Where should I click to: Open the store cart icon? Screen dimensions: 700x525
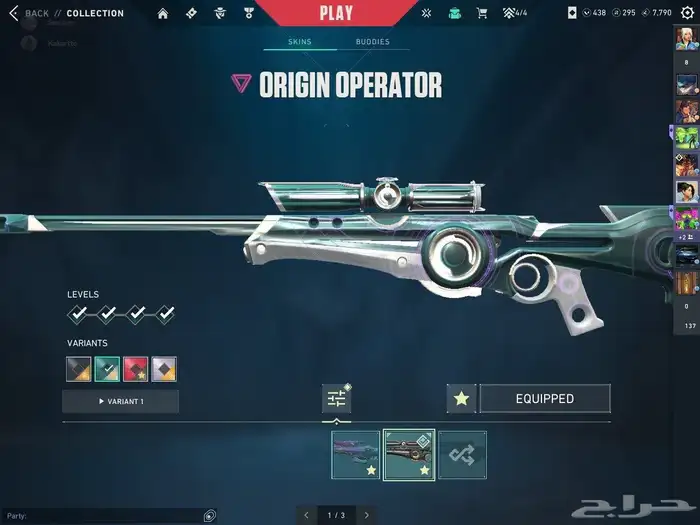tap(482, 13)
